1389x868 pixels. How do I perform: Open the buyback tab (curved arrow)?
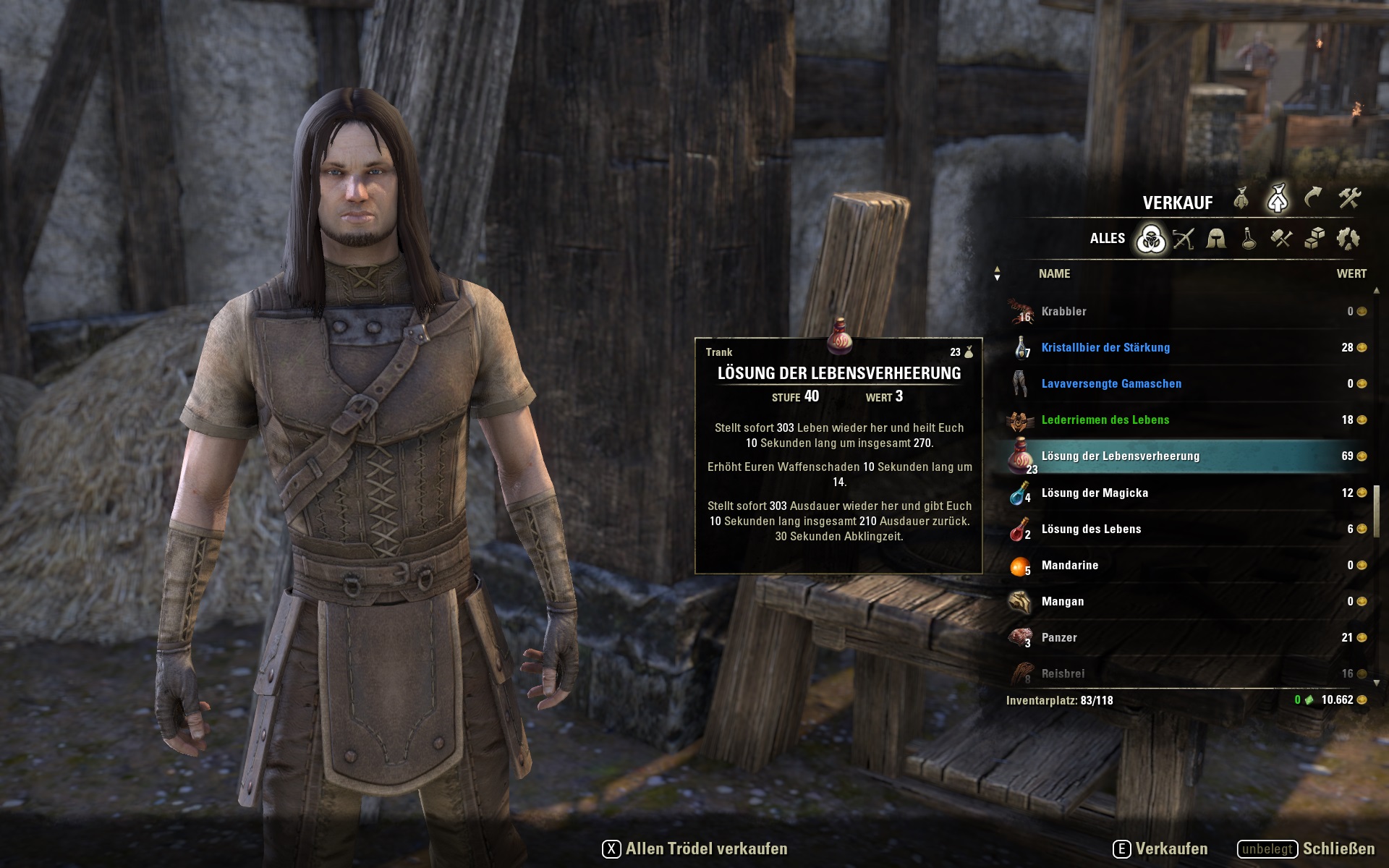click(1313, 197)
